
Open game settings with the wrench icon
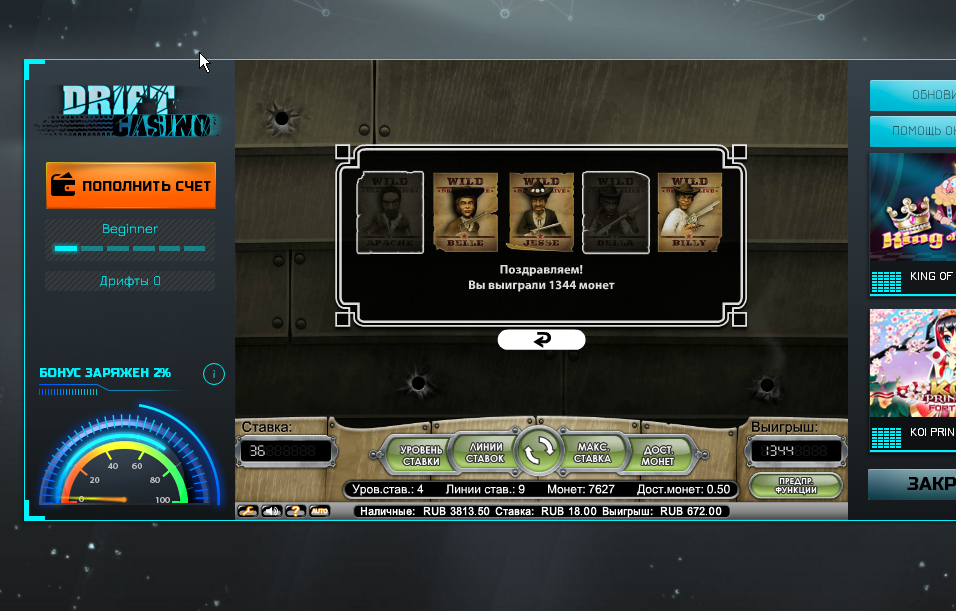point(246,511)
